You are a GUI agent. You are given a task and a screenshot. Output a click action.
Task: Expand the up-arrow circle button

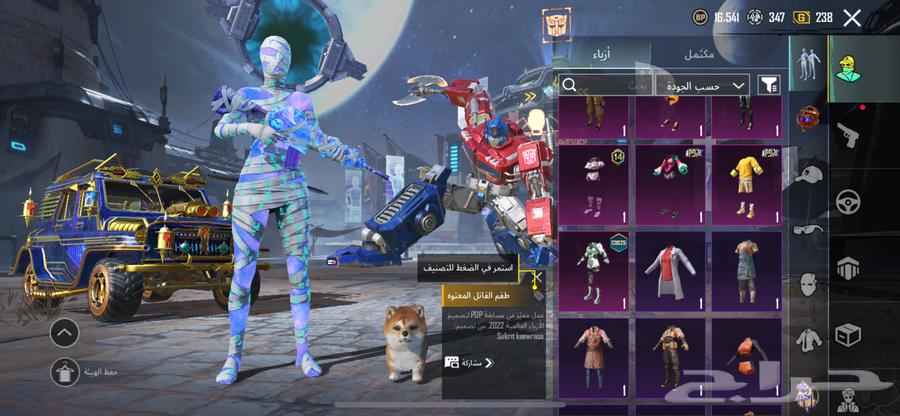[x=64, y=333]
